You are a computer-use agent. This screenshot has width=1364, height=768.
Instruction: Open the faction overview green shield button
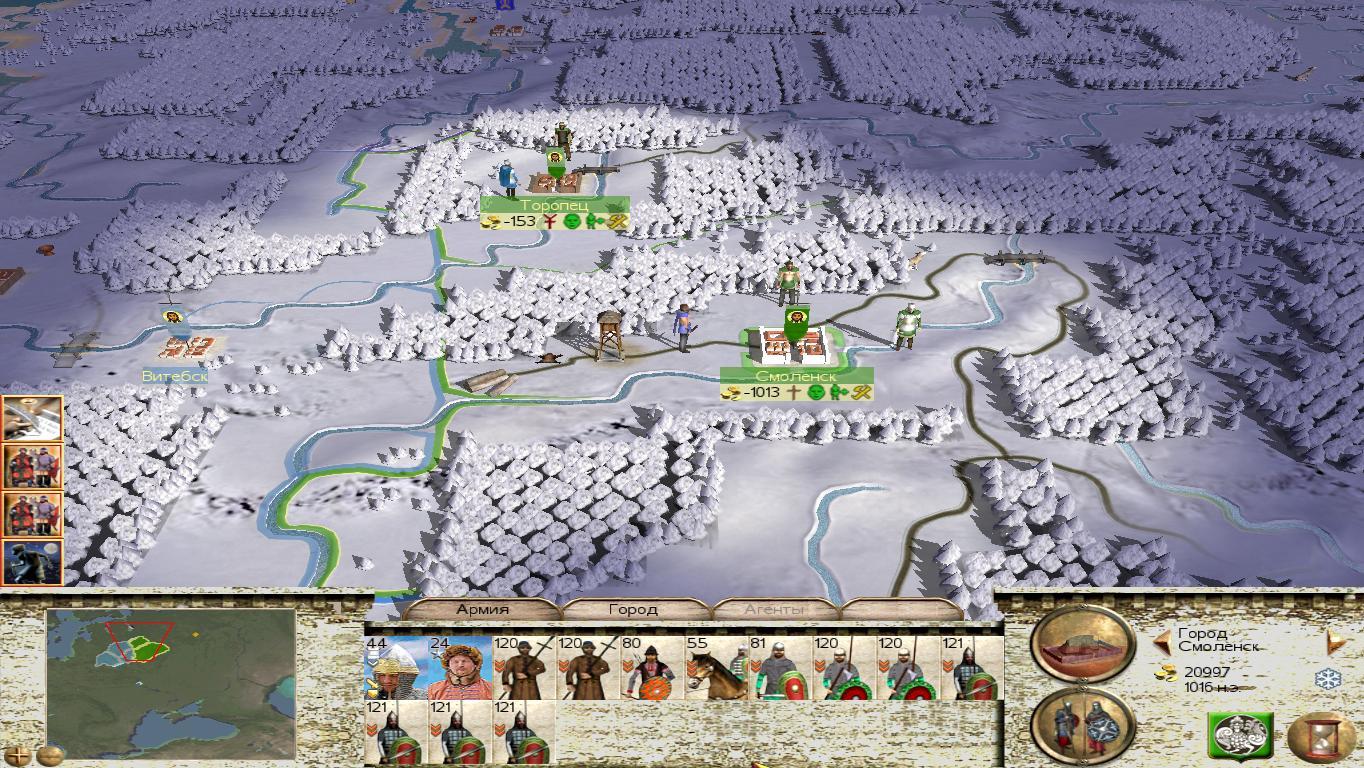pyautogui.click(x=1239, y=737)
